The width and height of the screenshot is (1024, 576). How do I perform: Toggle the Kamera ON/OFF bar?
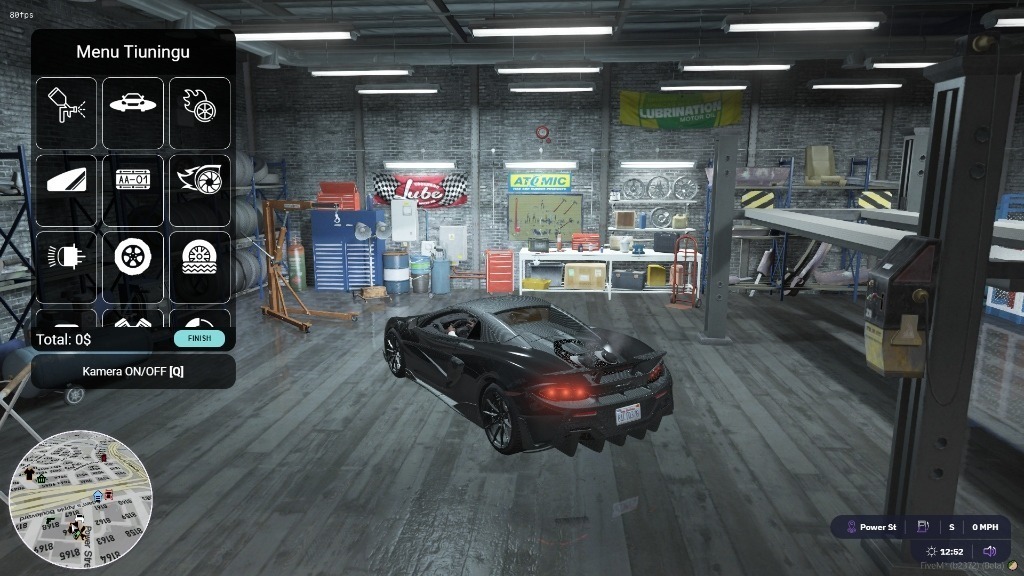(x=133, y=371)
